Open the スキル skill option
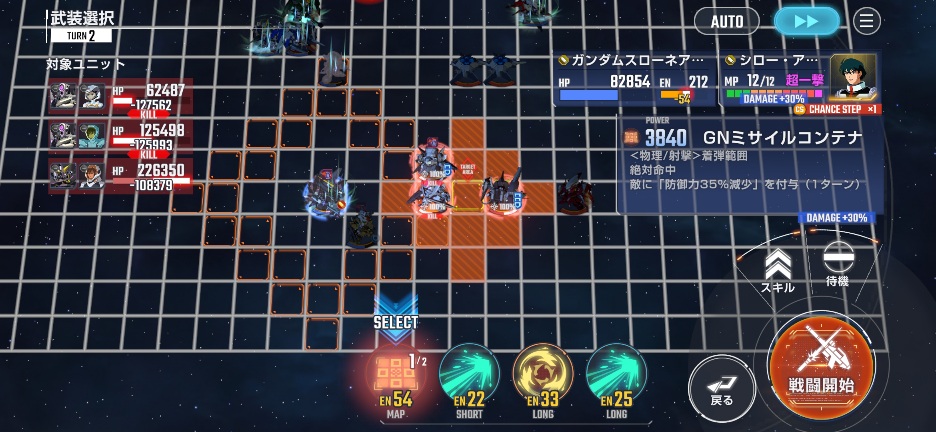This screenshot has height=432, width=936. [777, 270]
